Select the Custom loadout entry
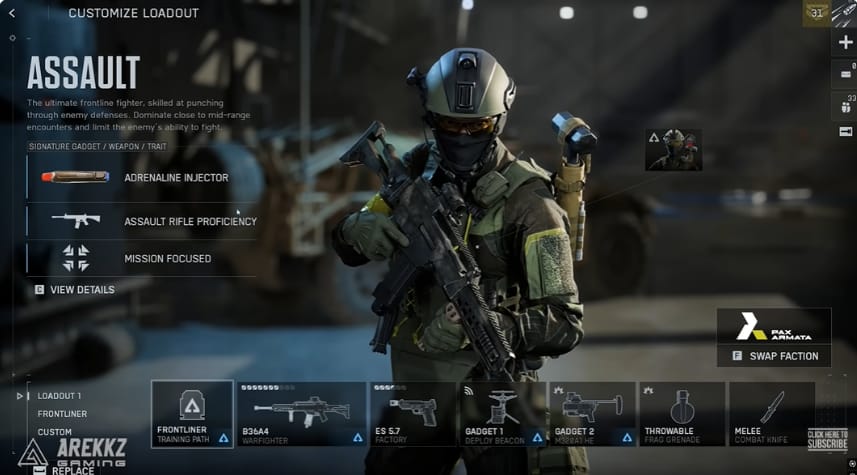857x475 pixels. click(54, 432)
